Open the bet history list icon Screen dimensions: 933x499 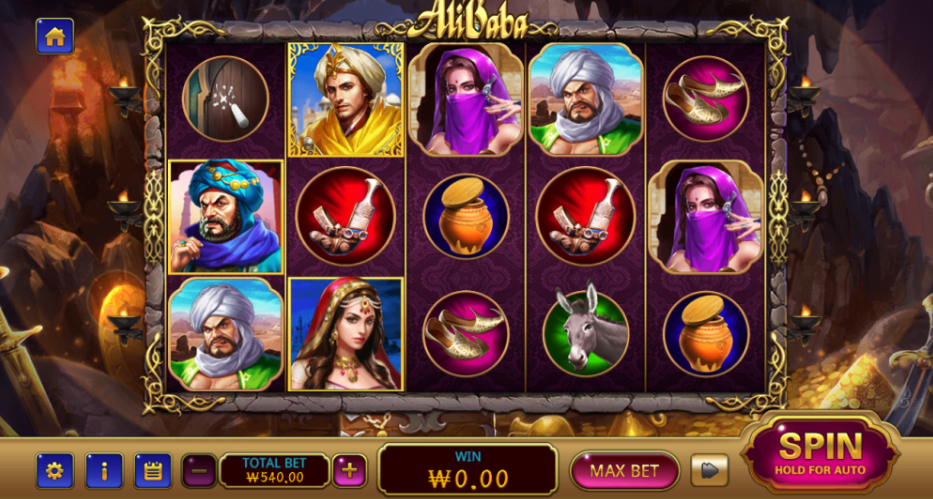point(153,470)
